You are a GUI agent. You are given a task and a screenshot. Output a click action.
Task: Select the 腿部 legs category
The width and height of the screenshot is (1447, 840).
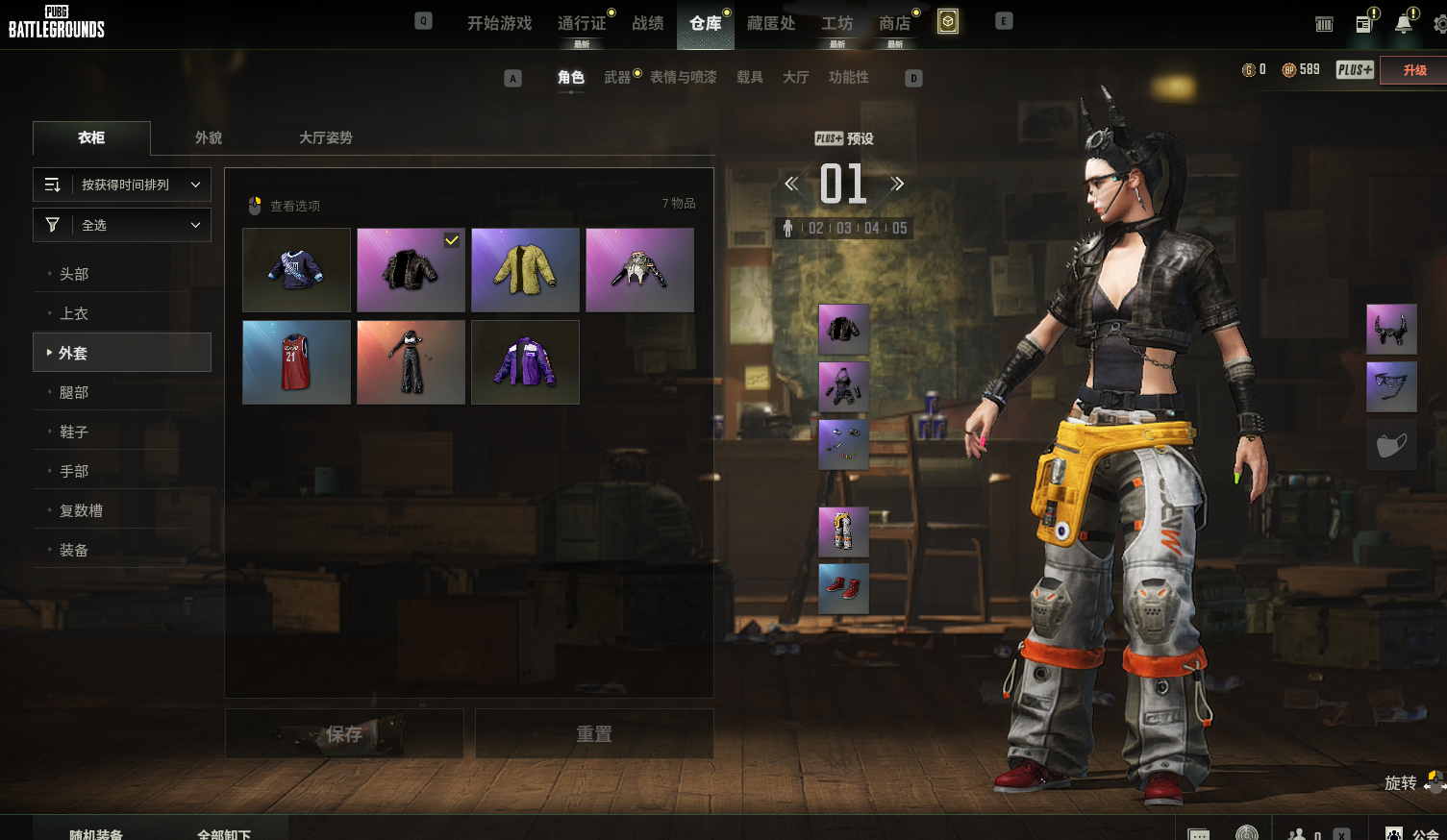click(74, 392)
